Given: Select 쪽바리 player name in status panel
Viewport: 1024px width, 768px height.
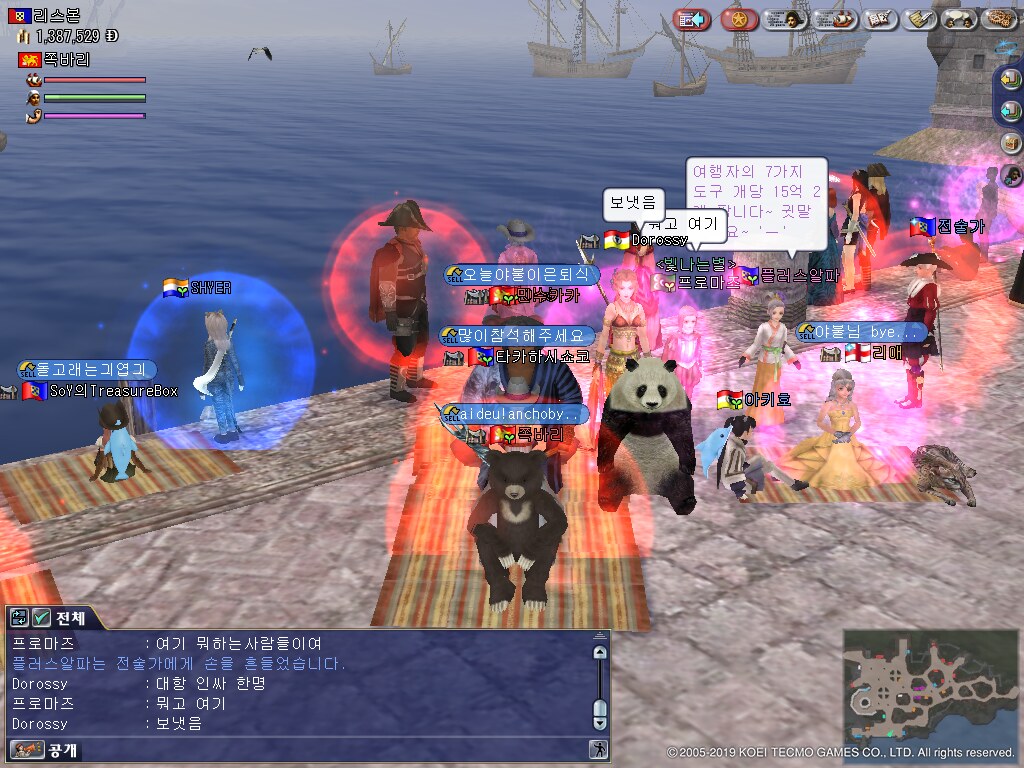Looking at the screenshot, I should coord(66,60).
